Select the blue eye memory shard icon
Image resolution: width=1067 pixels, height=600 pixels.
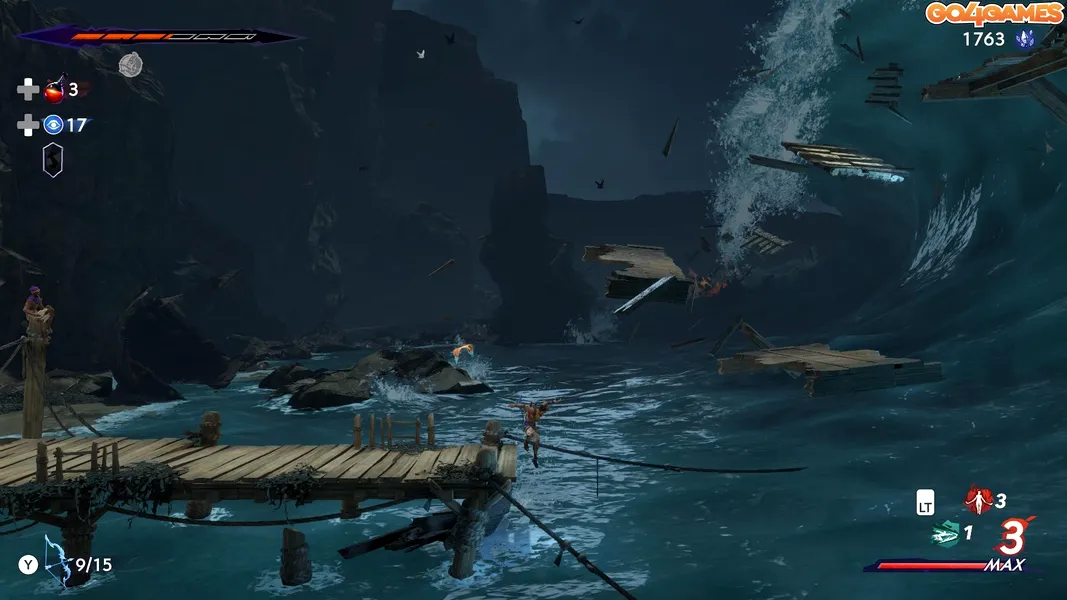(x=53, y=125)
